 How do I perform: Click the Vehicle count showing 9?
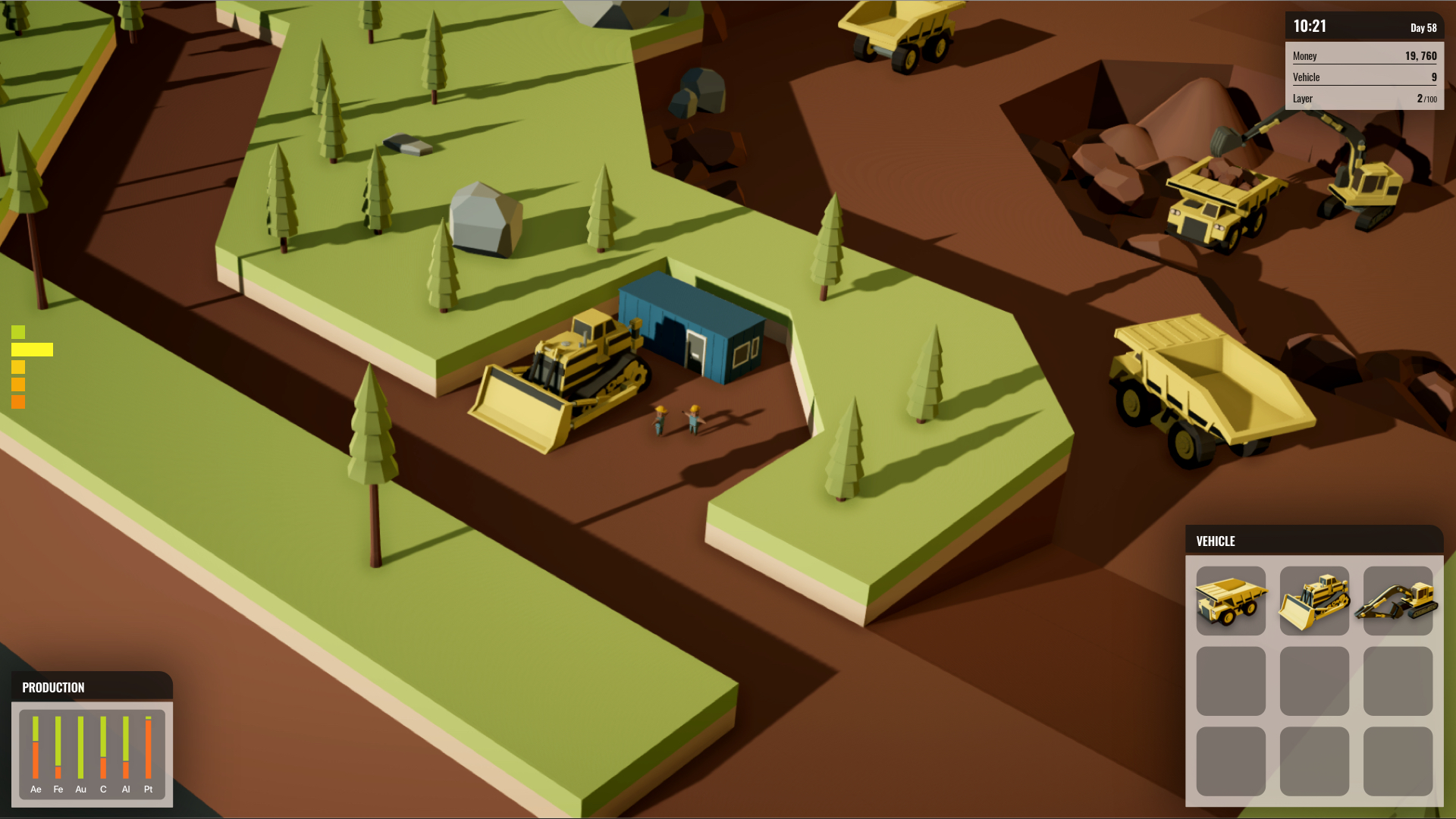[1363, 77]
